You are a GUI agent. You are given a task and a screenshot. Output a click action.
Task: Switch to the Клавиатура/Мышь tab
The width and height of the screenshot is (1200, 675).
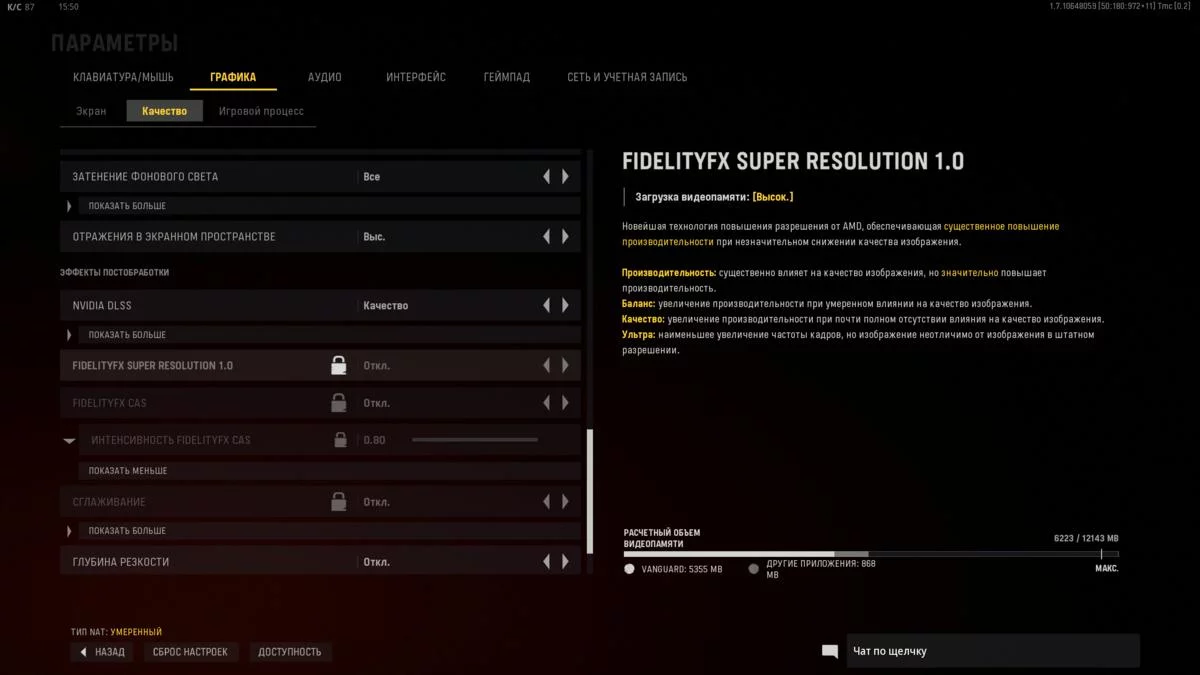coord(123,77)
